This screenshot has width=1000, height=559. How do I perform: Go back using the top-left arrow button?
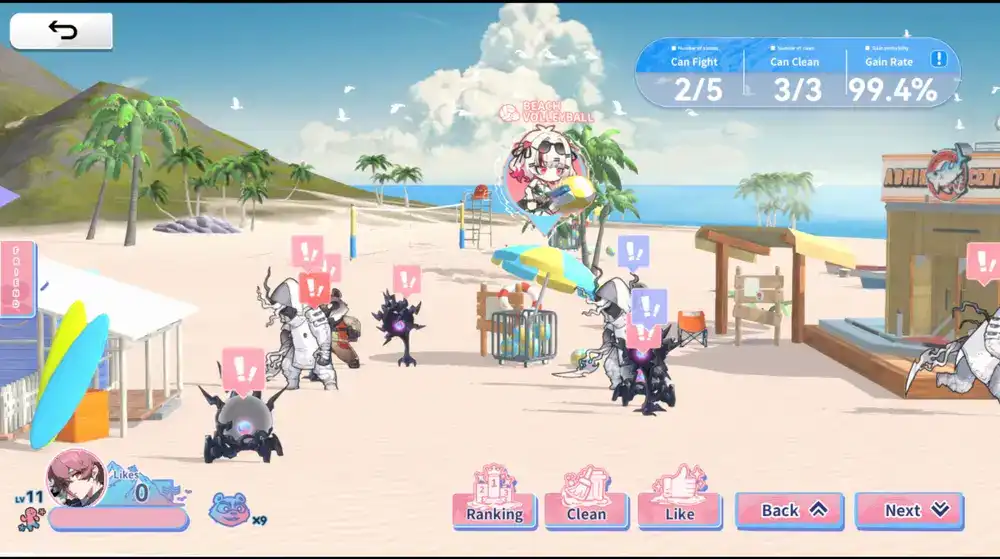coord(61,31)
